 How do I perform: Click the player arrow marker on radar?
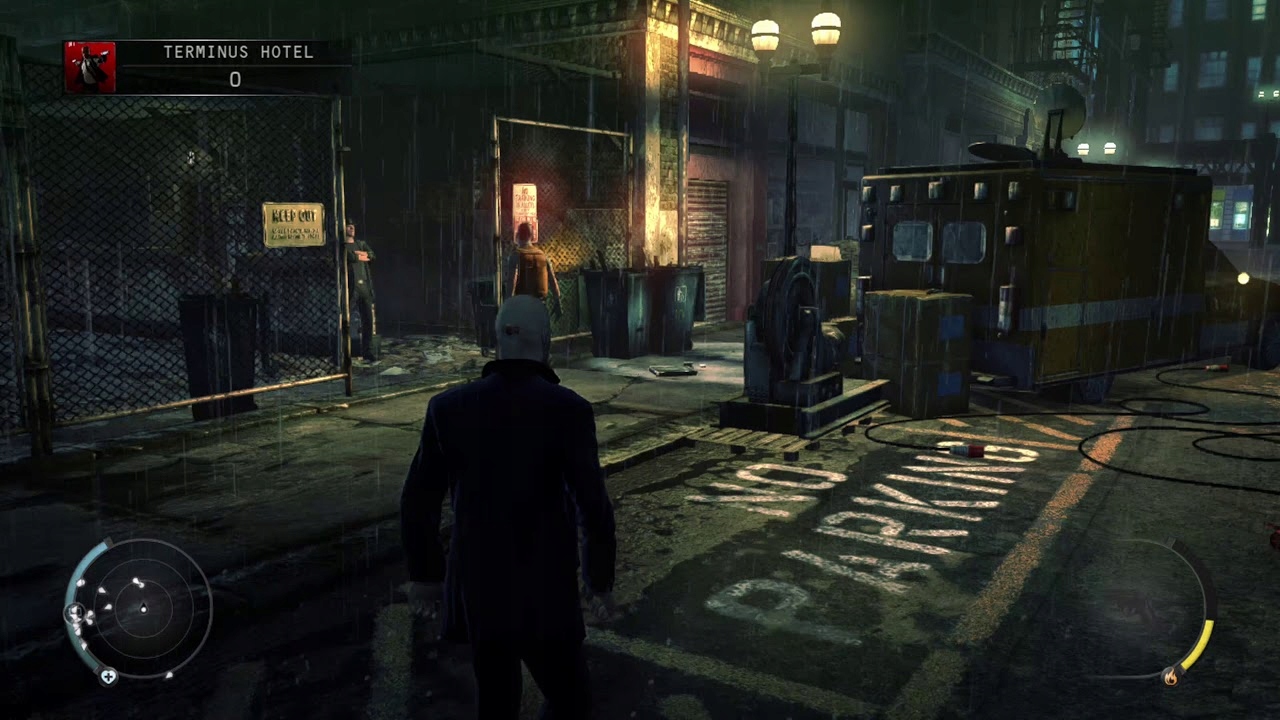144,608
